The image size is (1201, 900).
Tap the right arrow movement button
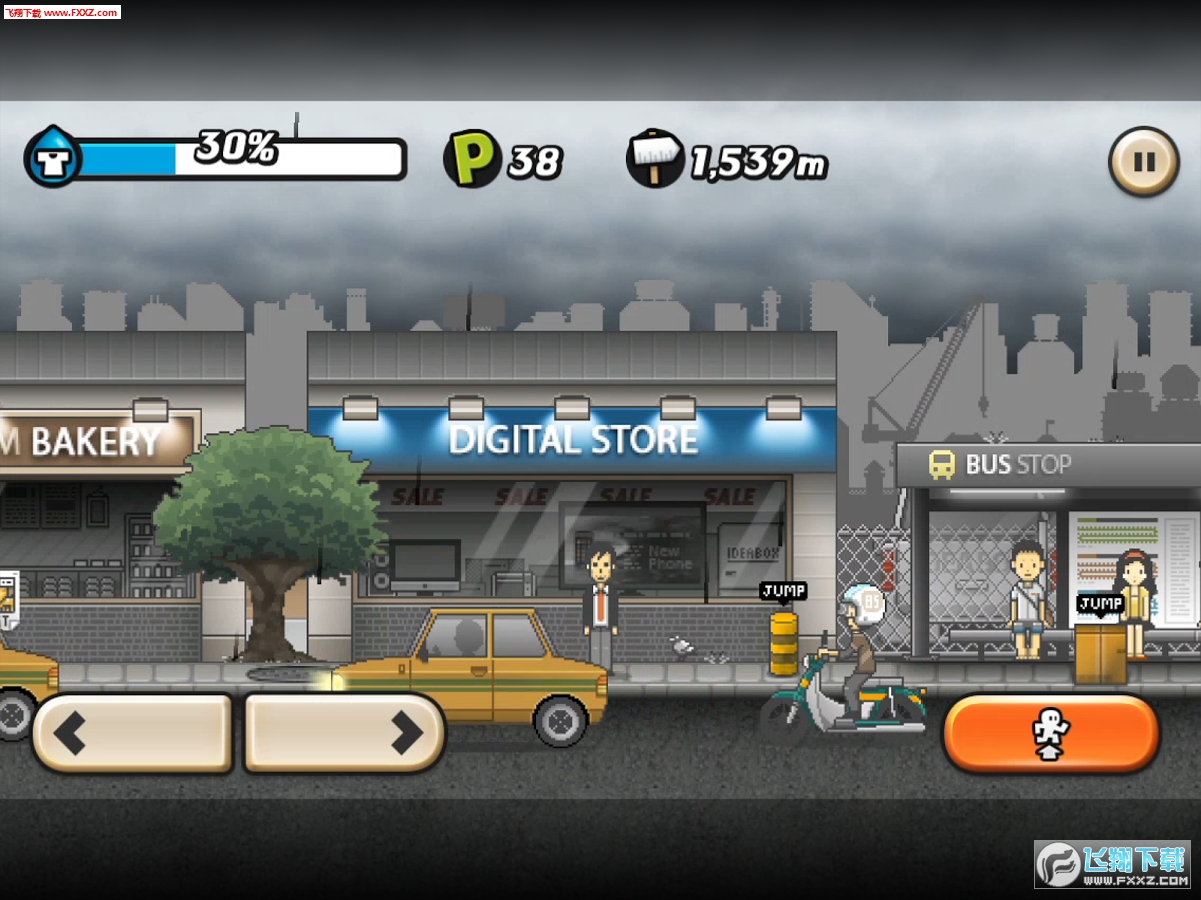[344, 733]
